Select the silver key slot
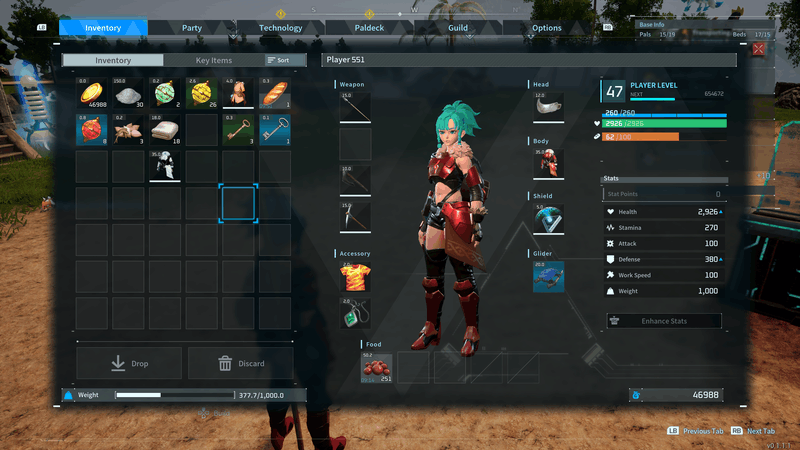800x450 pixels. click(x=276, y=130)
